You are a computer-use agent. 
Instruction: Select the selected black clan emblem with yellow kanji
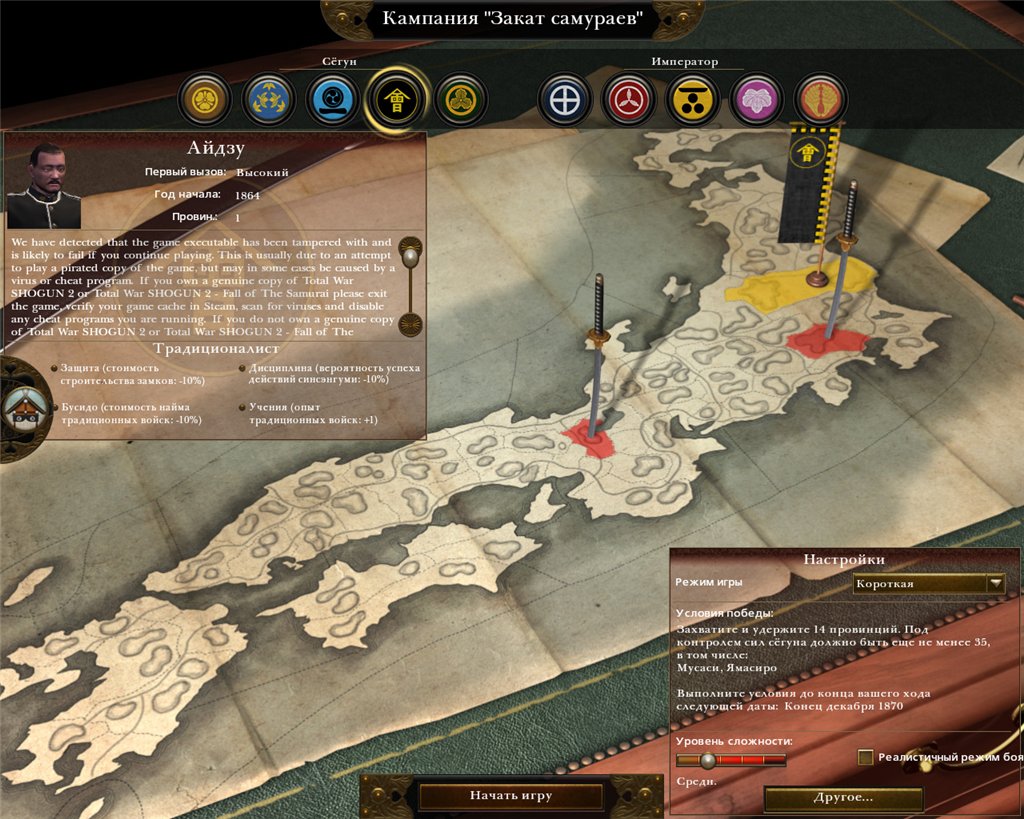(397, 100)
